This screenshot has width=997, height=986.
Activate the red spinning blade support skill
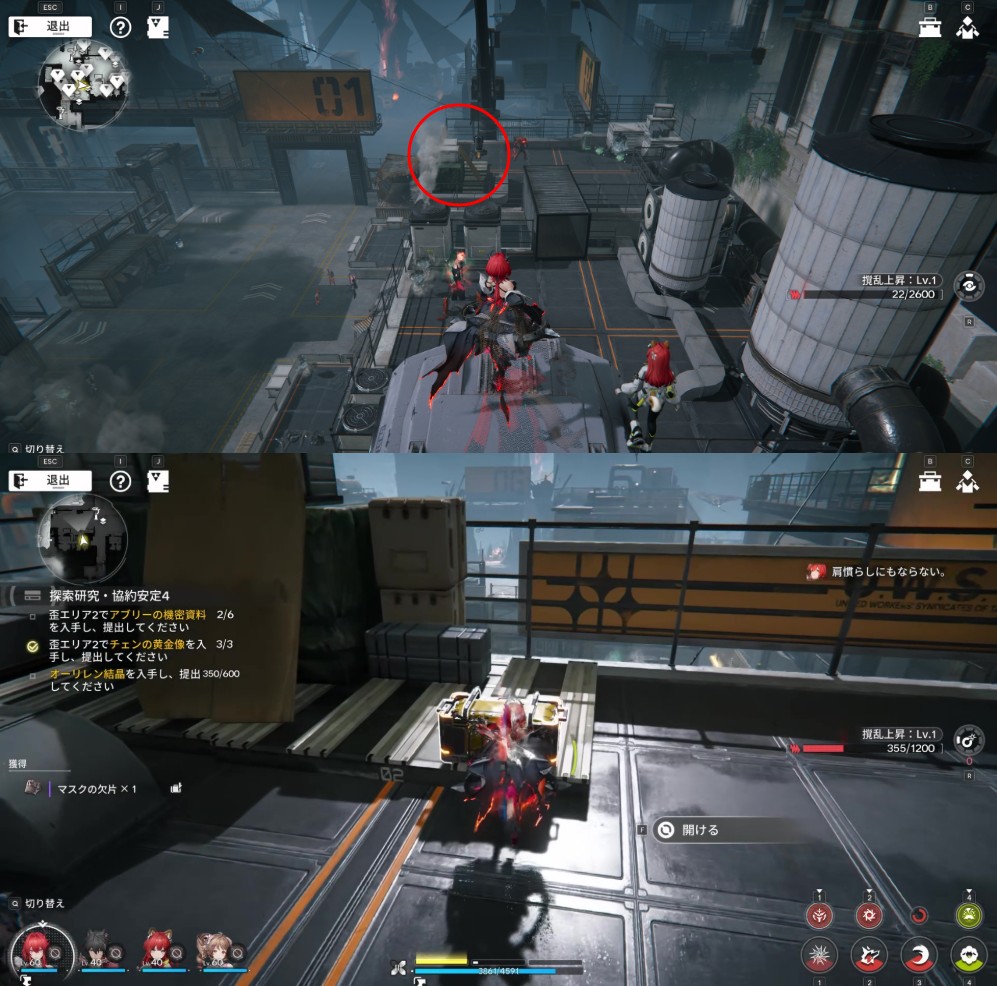pos(868,914)
